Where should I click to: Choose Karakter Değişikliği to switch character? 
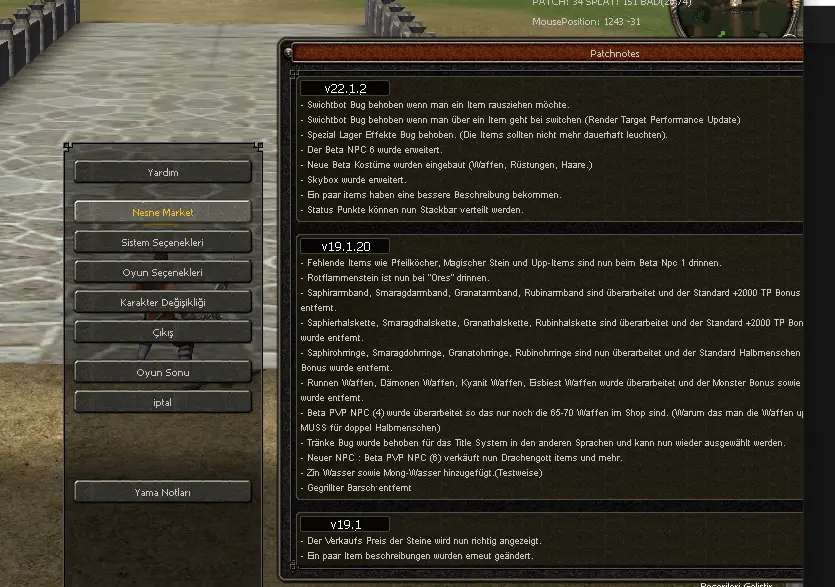pyautogui.click(x=162, y=302)
